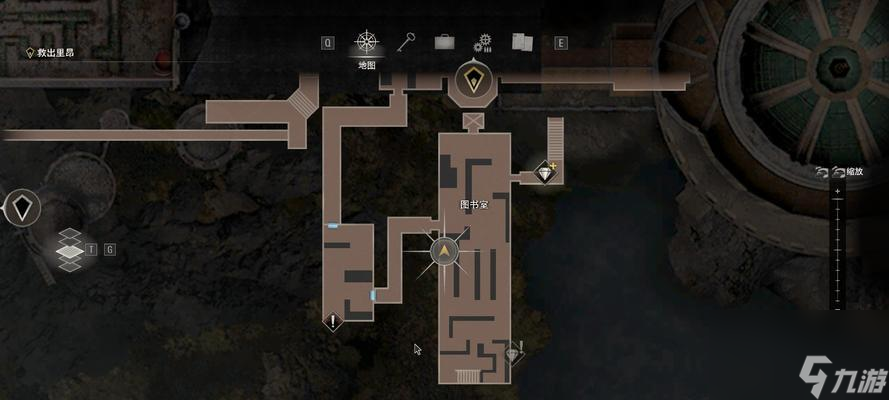Click the floor layer selector icon

click(69, 249)
